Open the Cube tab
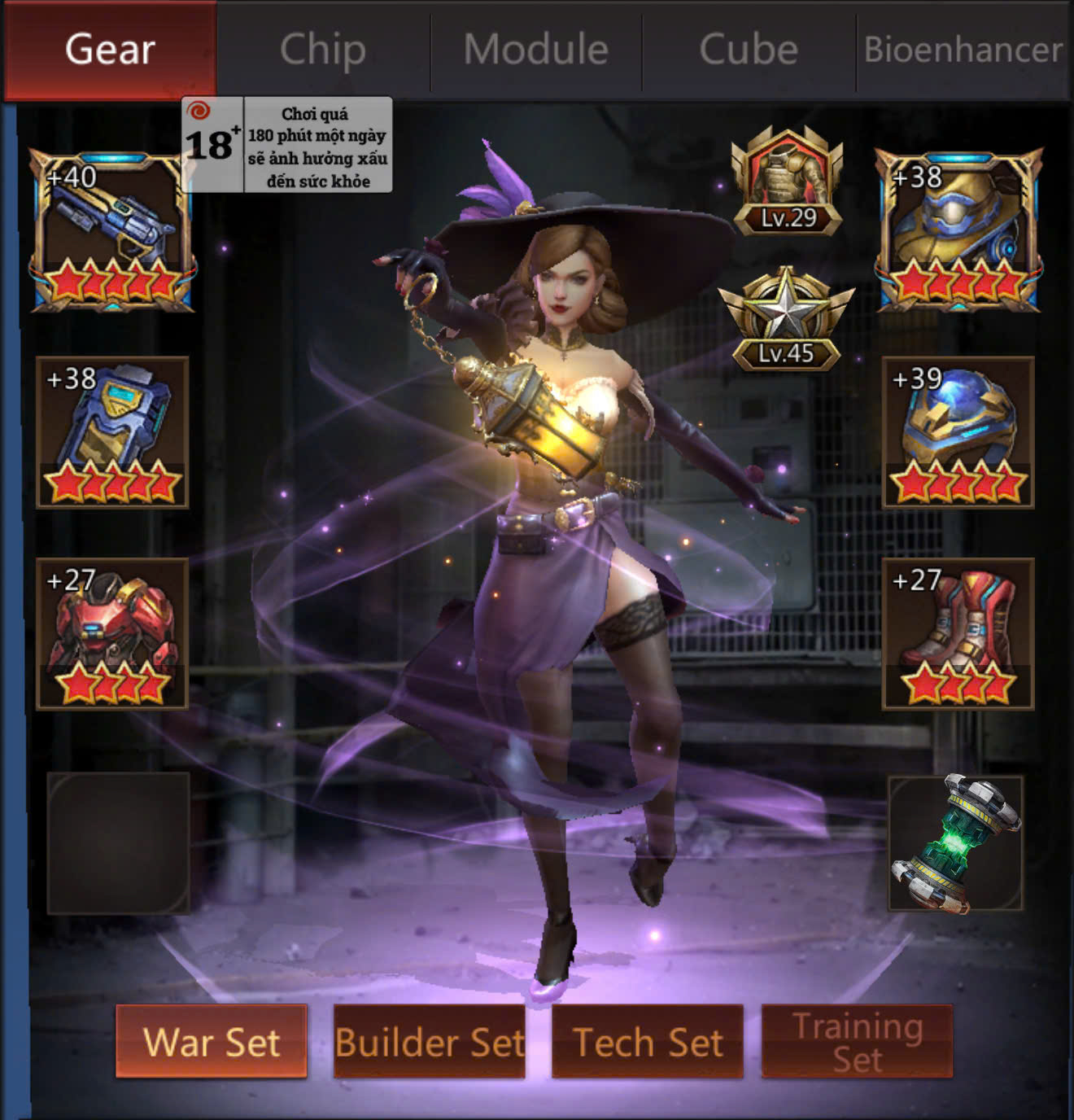 tap(749, 50)
